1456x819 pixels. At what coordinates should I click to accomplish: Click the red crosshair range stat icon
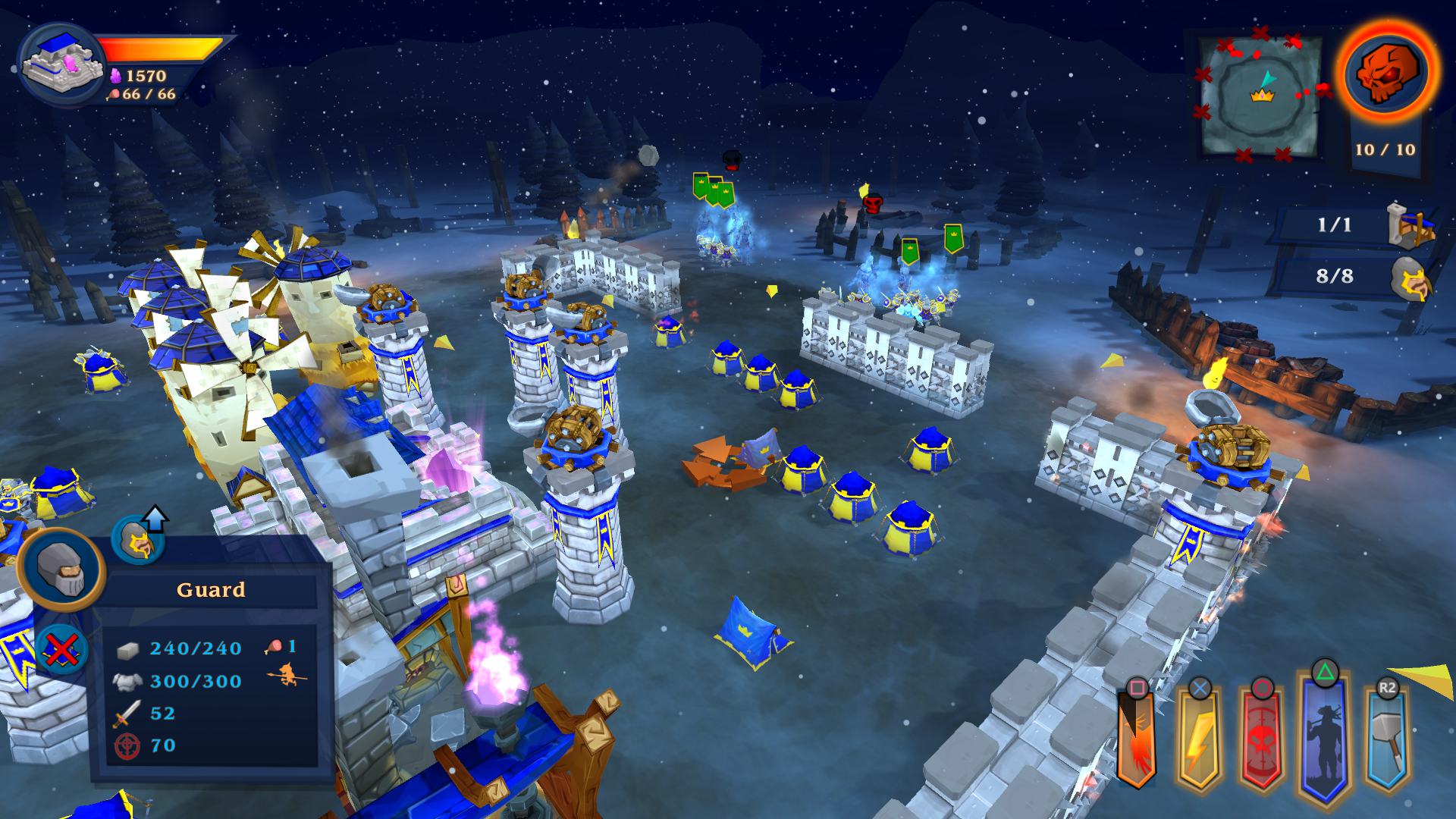129,745
